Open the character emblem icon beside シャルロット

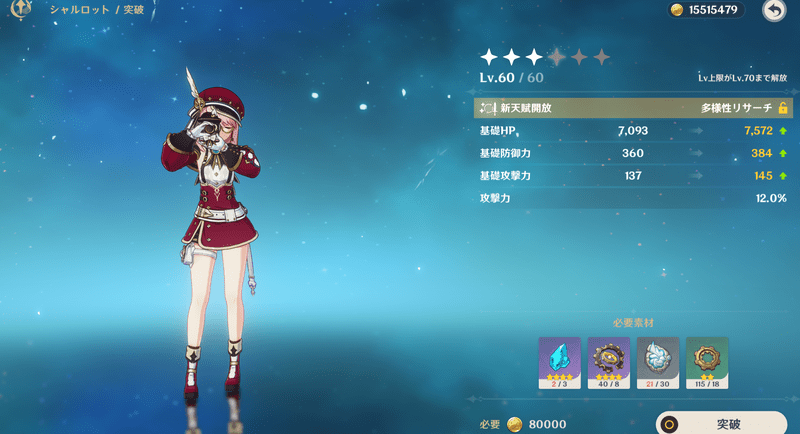click(x=18, y=10)
